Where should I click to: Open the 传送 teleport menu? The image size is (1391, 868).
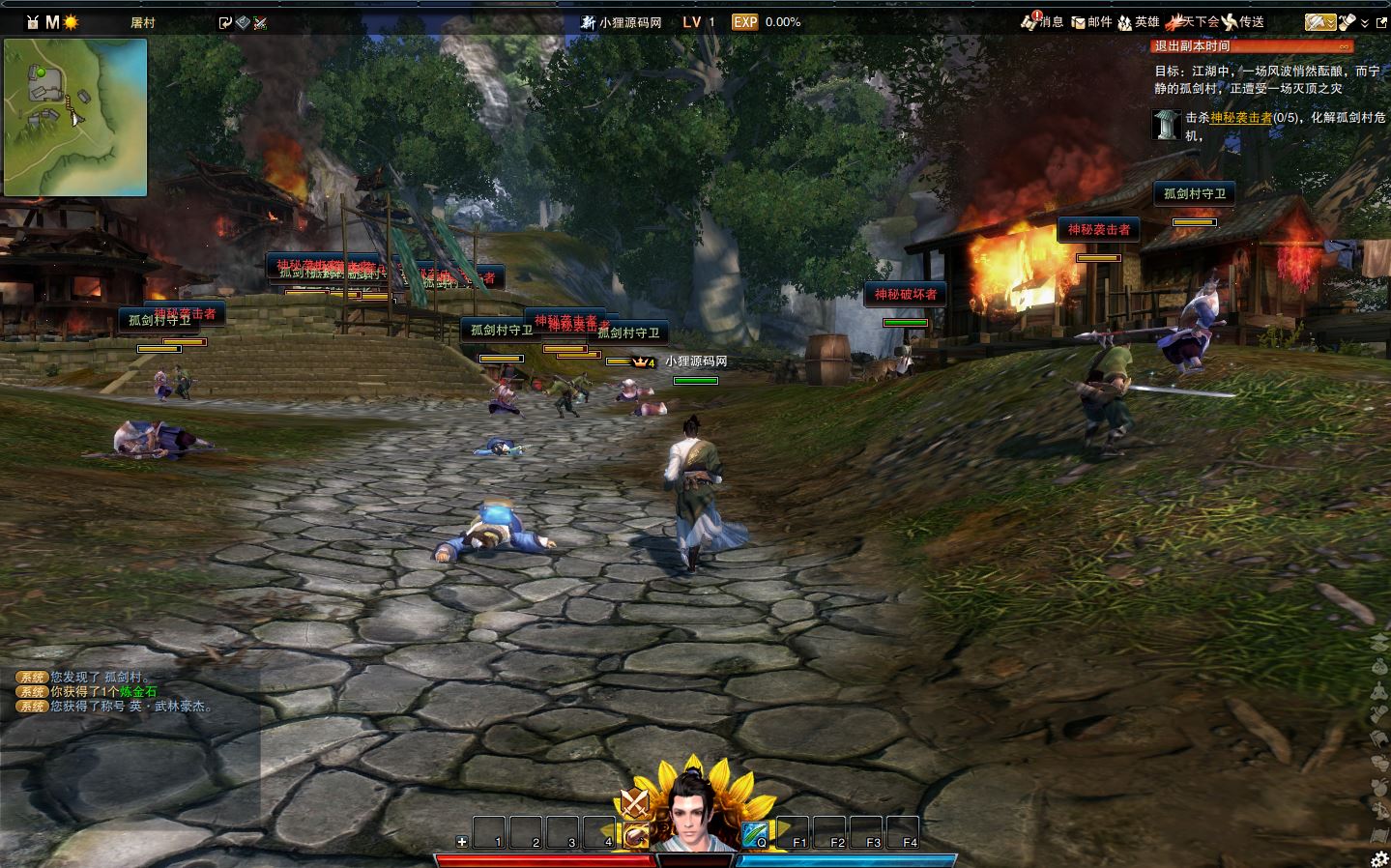tap(1243, 22)
